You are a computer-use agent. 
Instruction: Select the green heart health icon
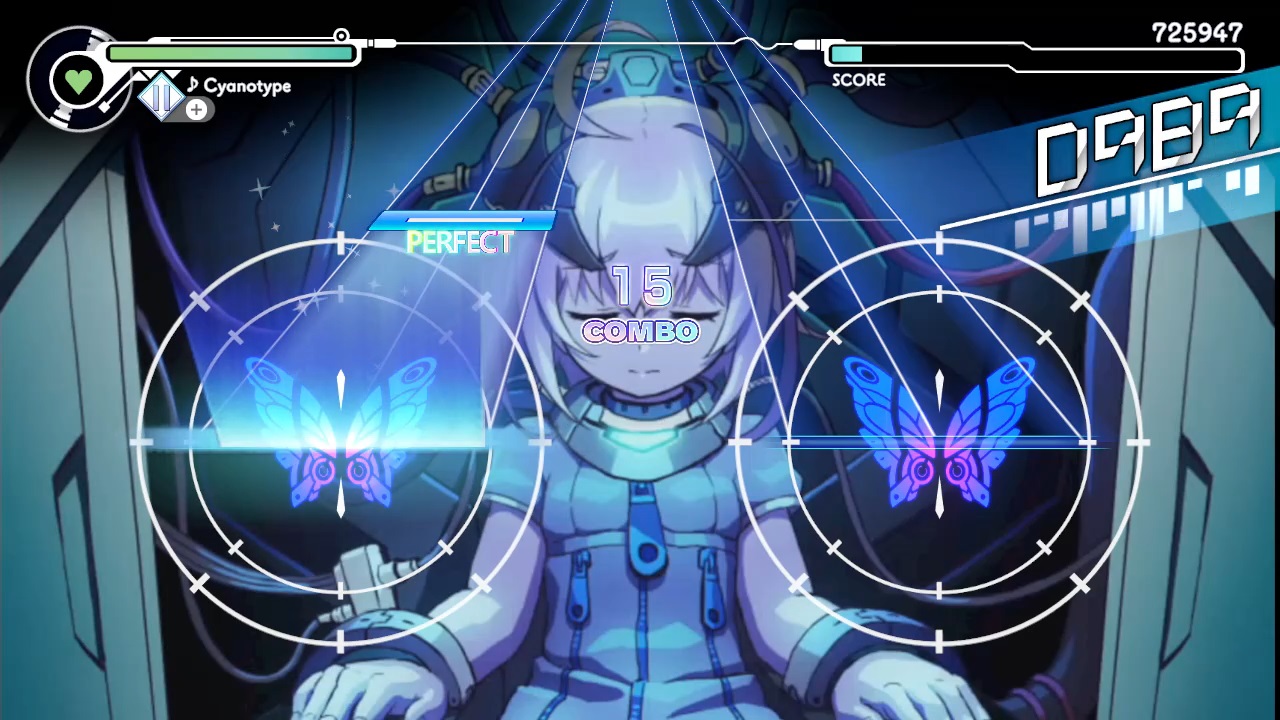[x=78, y=79]
